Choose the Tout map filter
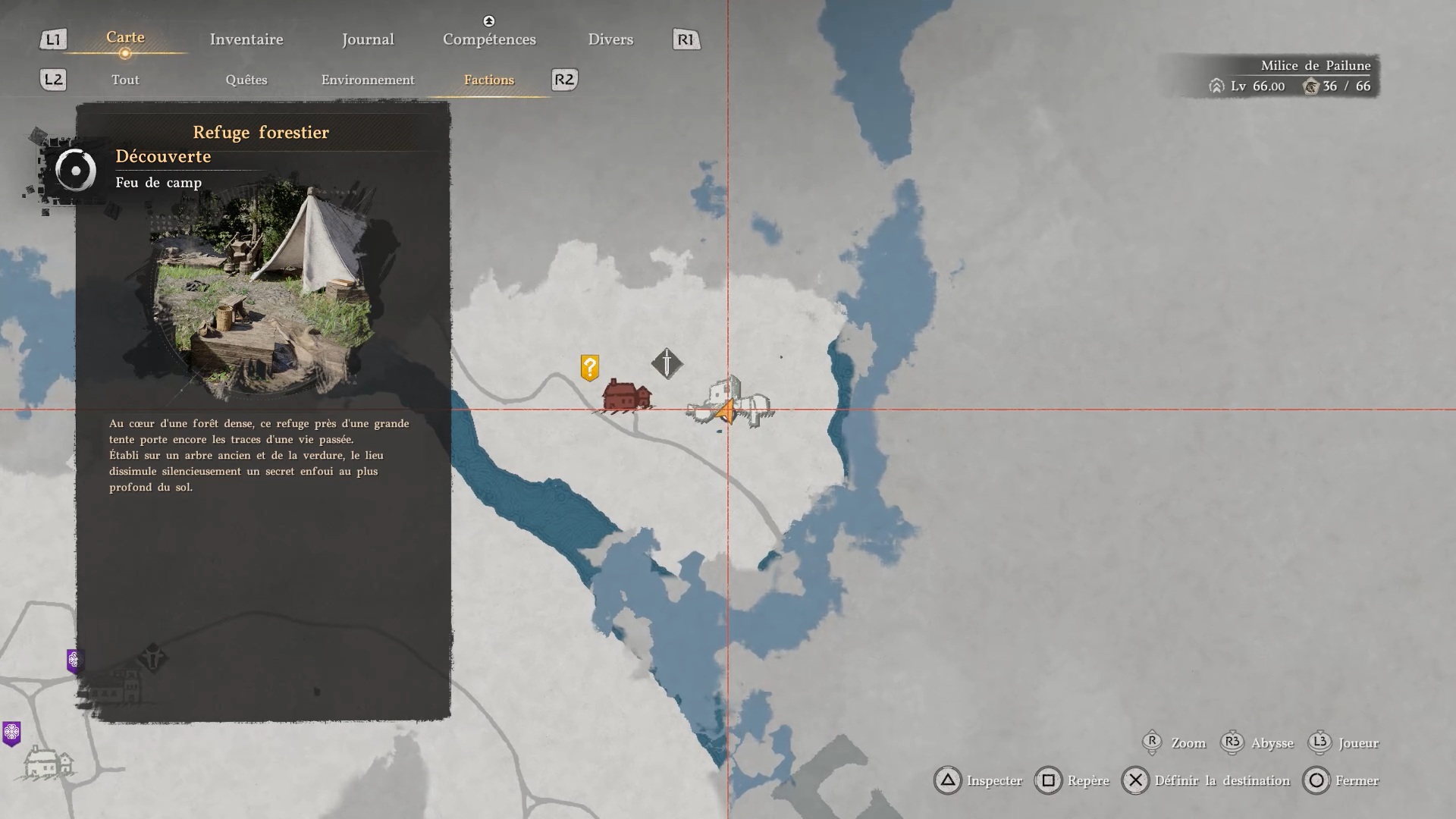1456x819 pixels. pos(125,80)
